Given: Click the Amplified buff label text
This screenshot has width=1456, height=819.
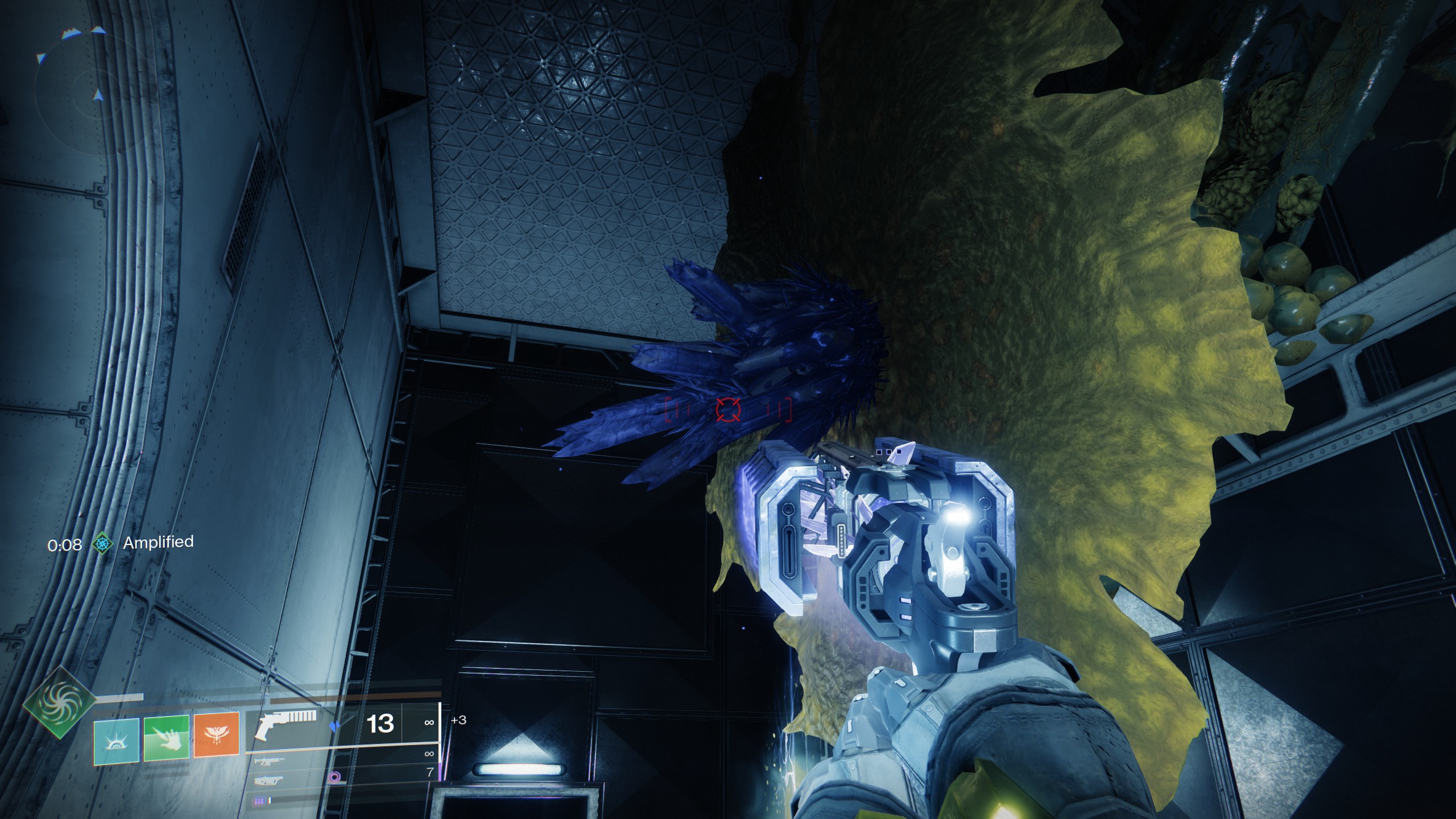Looking at the screenshot, I should [x=159, y=544].
